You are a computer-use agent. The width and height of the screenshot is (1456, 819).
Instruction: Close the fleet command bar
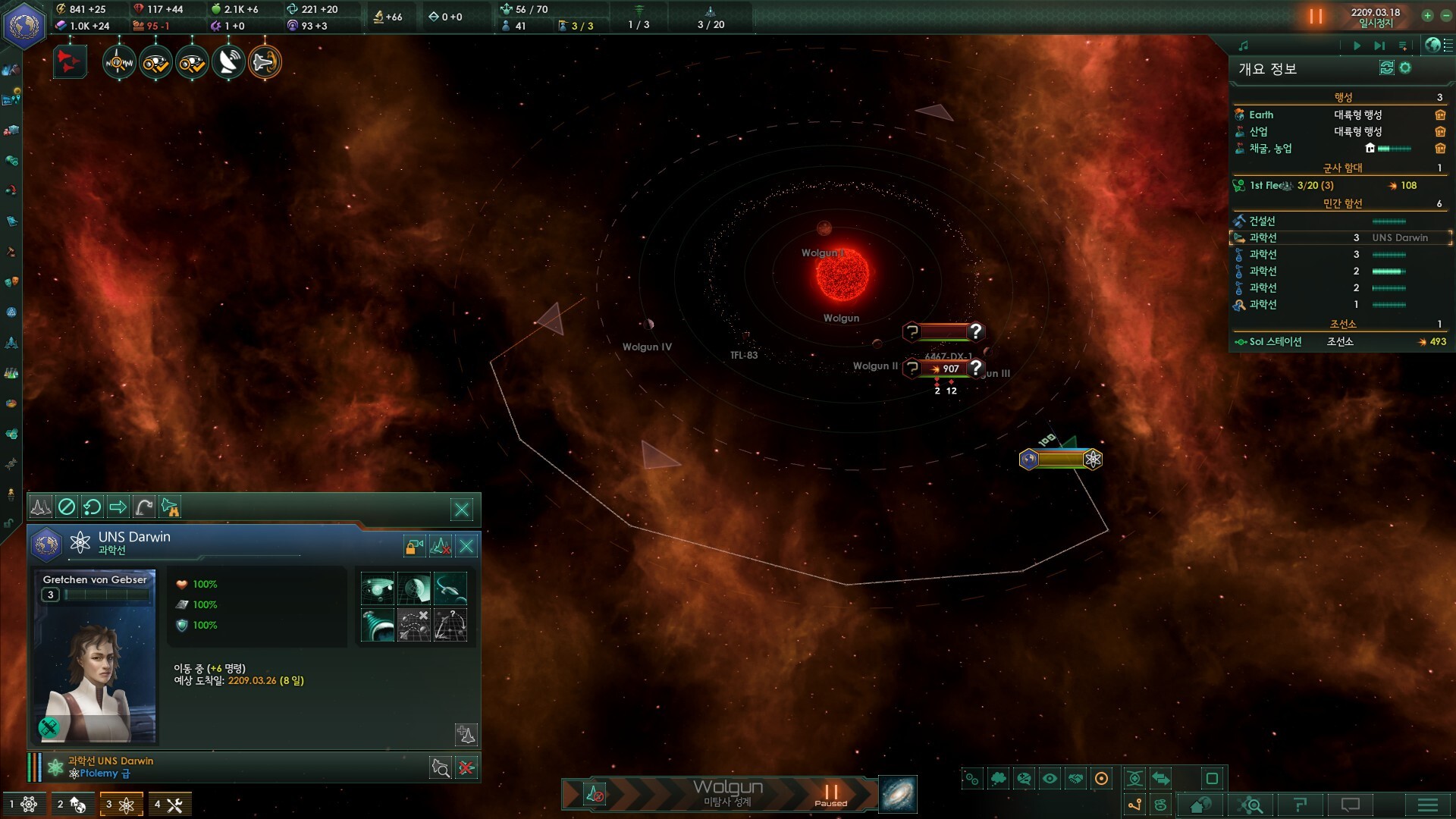point(461,510)
